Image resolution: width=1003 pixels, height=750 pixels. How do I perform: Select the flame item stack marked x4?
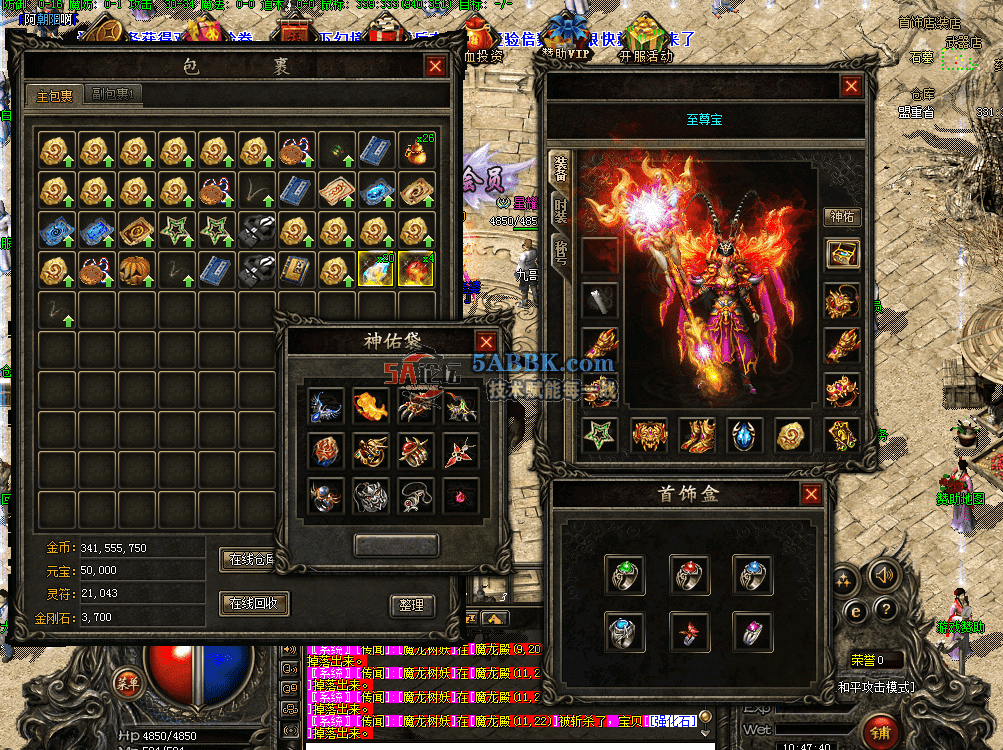416,268
